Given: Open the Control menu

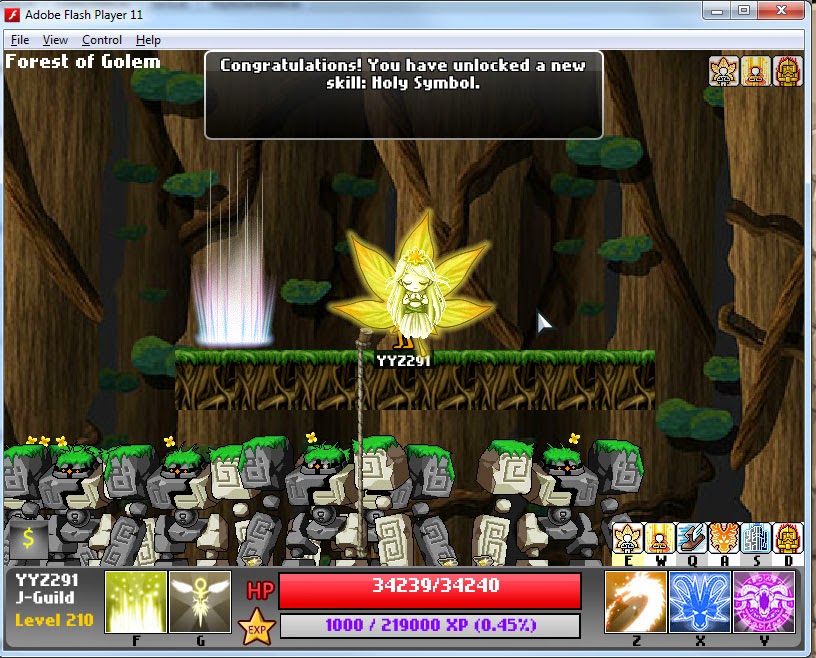Looking at the screenshot, I should point(102,40).
